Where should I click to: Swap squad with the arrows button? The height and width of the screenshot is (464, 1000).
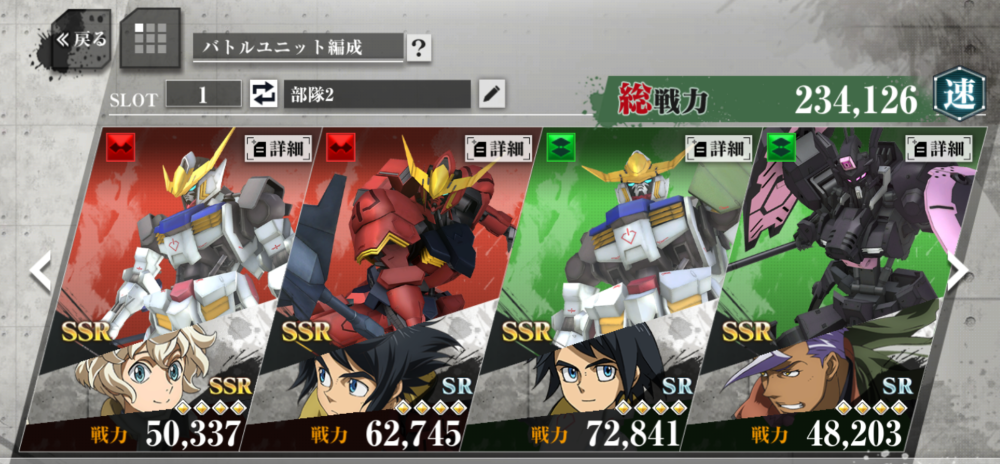(262, 95)
